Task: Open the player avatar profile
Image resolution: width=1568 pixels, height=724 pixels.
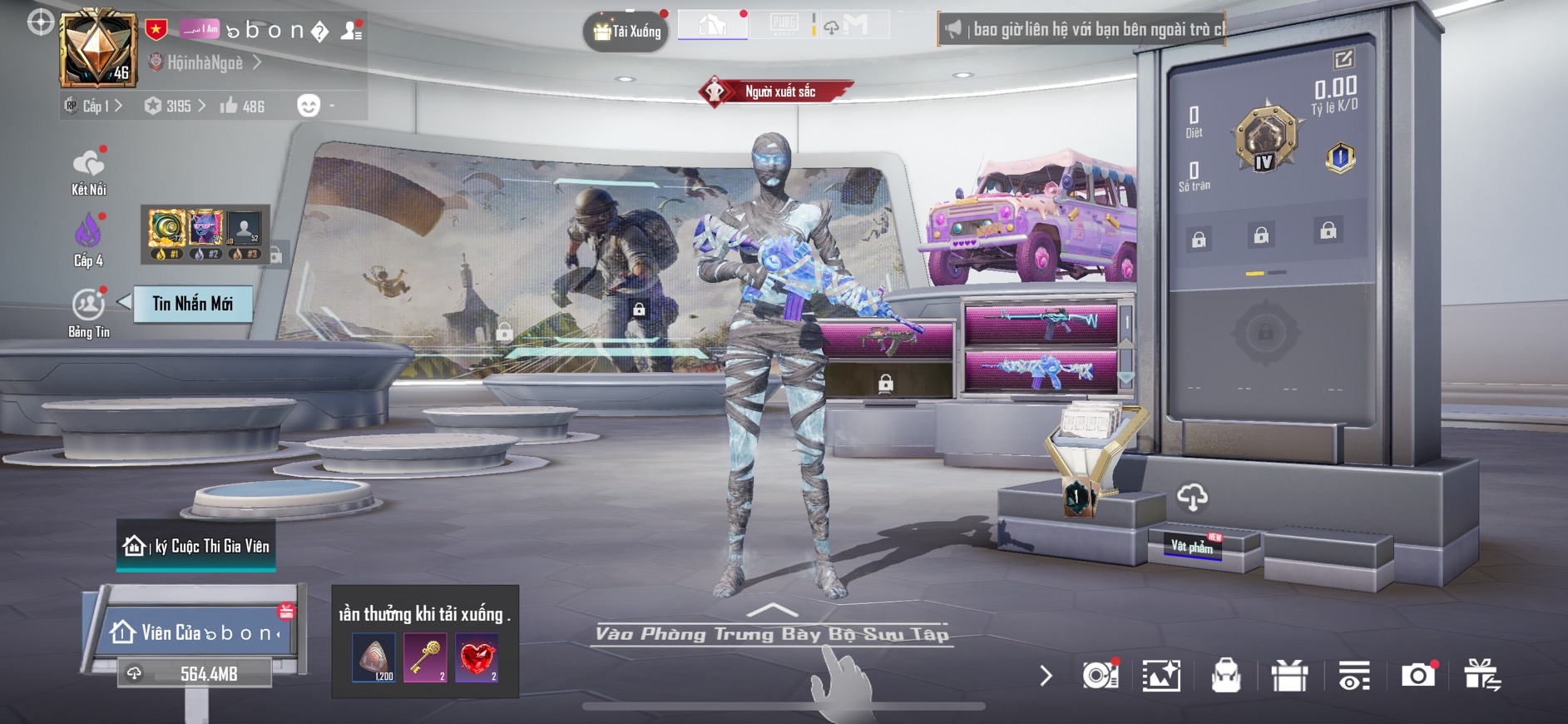Action: coord(98,50)
